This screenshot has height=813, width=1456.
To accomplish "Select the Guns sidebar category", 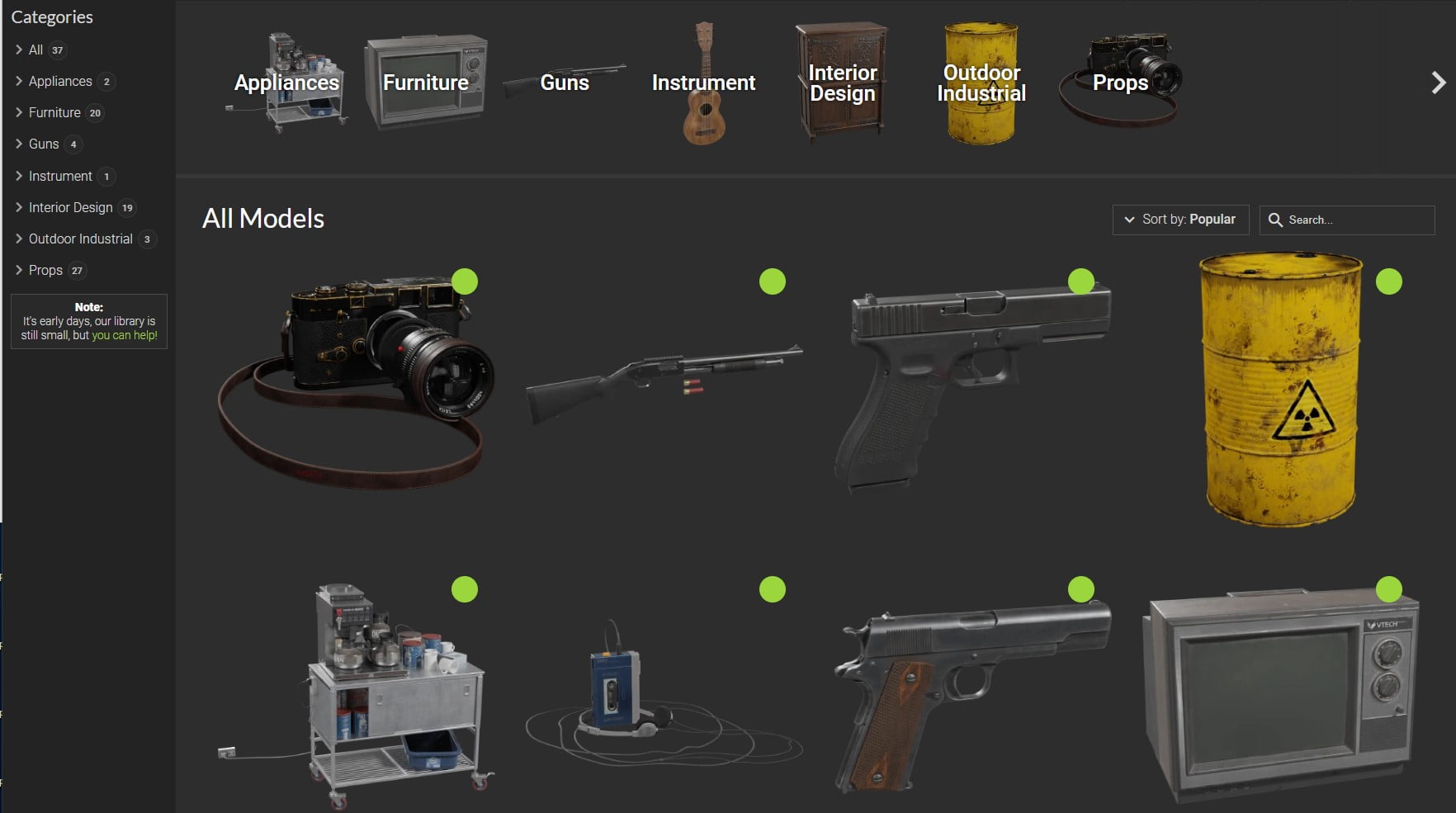I will coord(44,144).
